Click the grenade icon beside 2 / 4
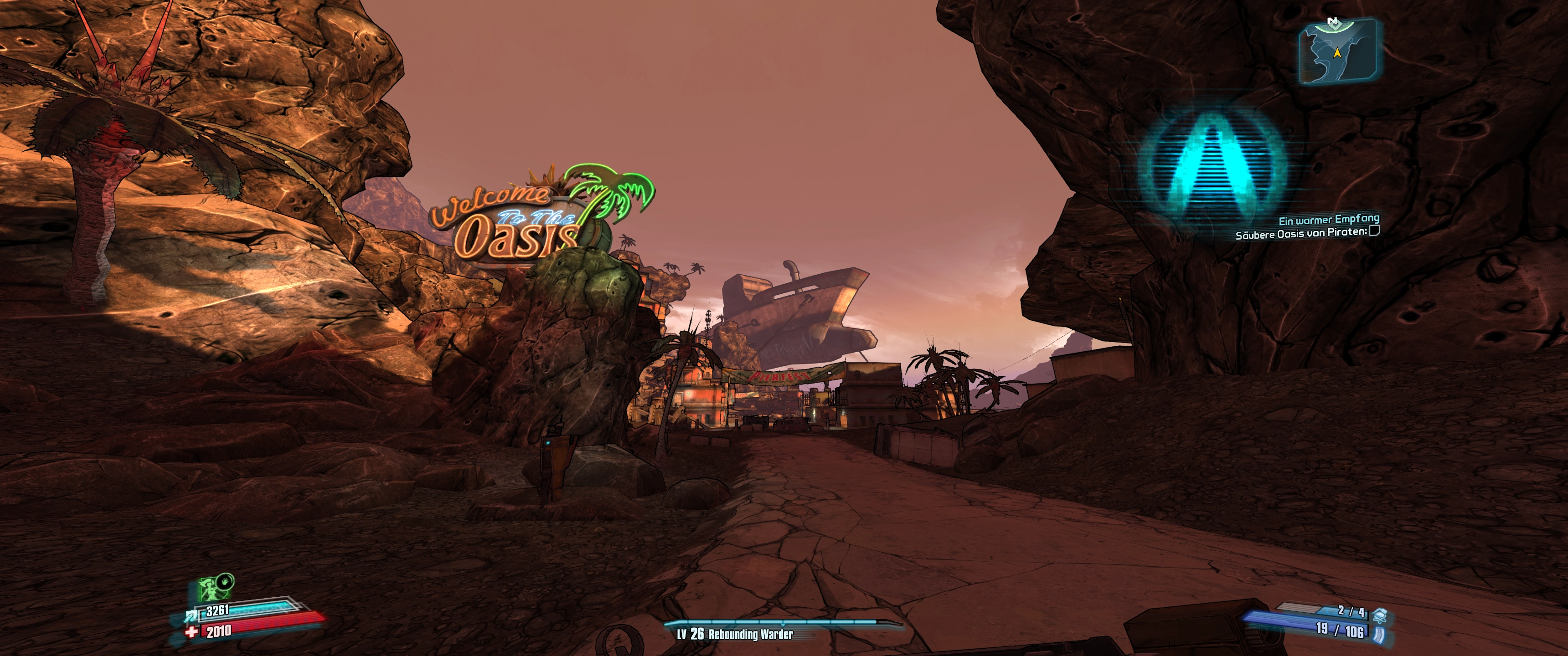Screen dimensions: 1568x656 point(1379,615)
